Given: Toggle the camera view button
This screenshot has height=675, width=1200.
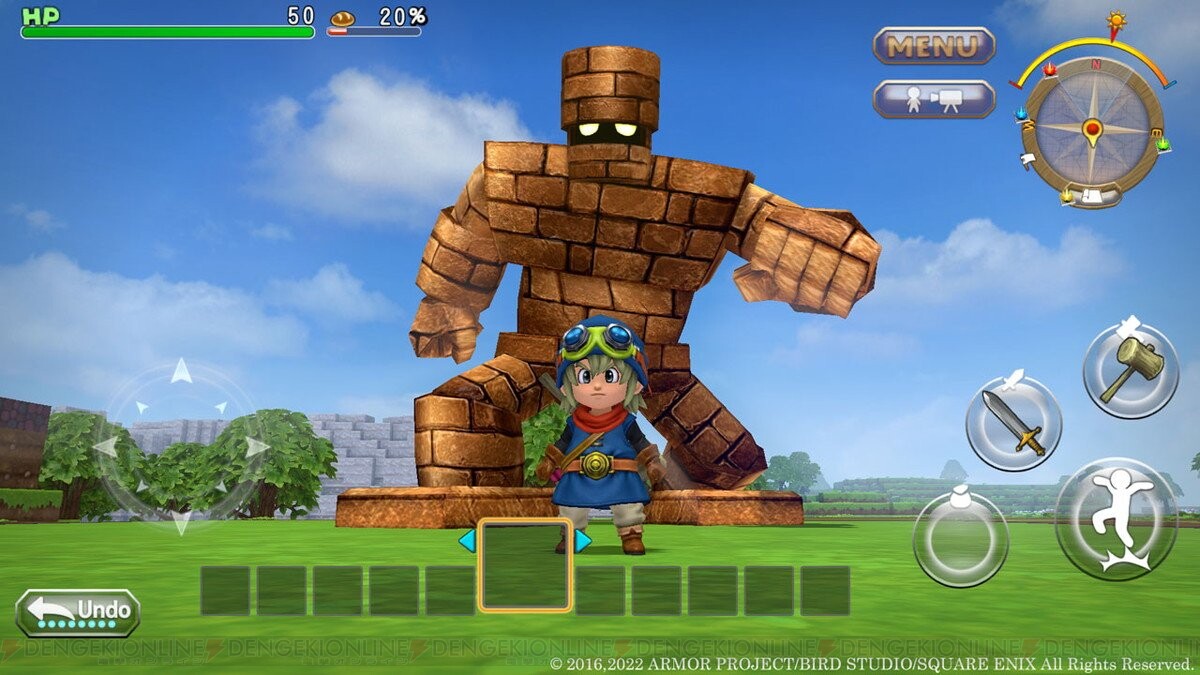Looking at the screenshot, I should pyautogui.click(x=933, y=99).
